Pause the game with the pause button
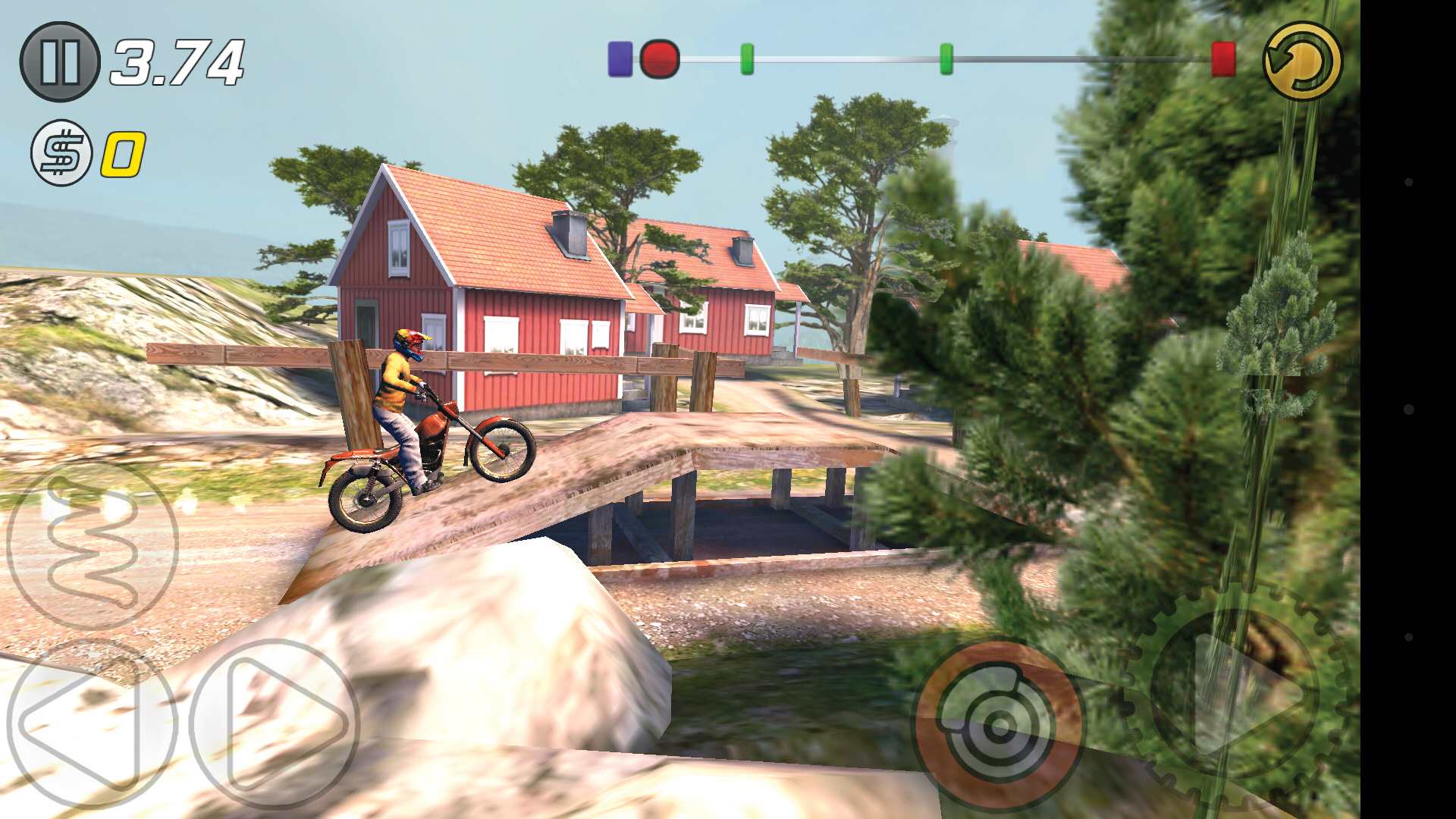The height and width of the screenshot is (819, 1456). coord(60,61)
